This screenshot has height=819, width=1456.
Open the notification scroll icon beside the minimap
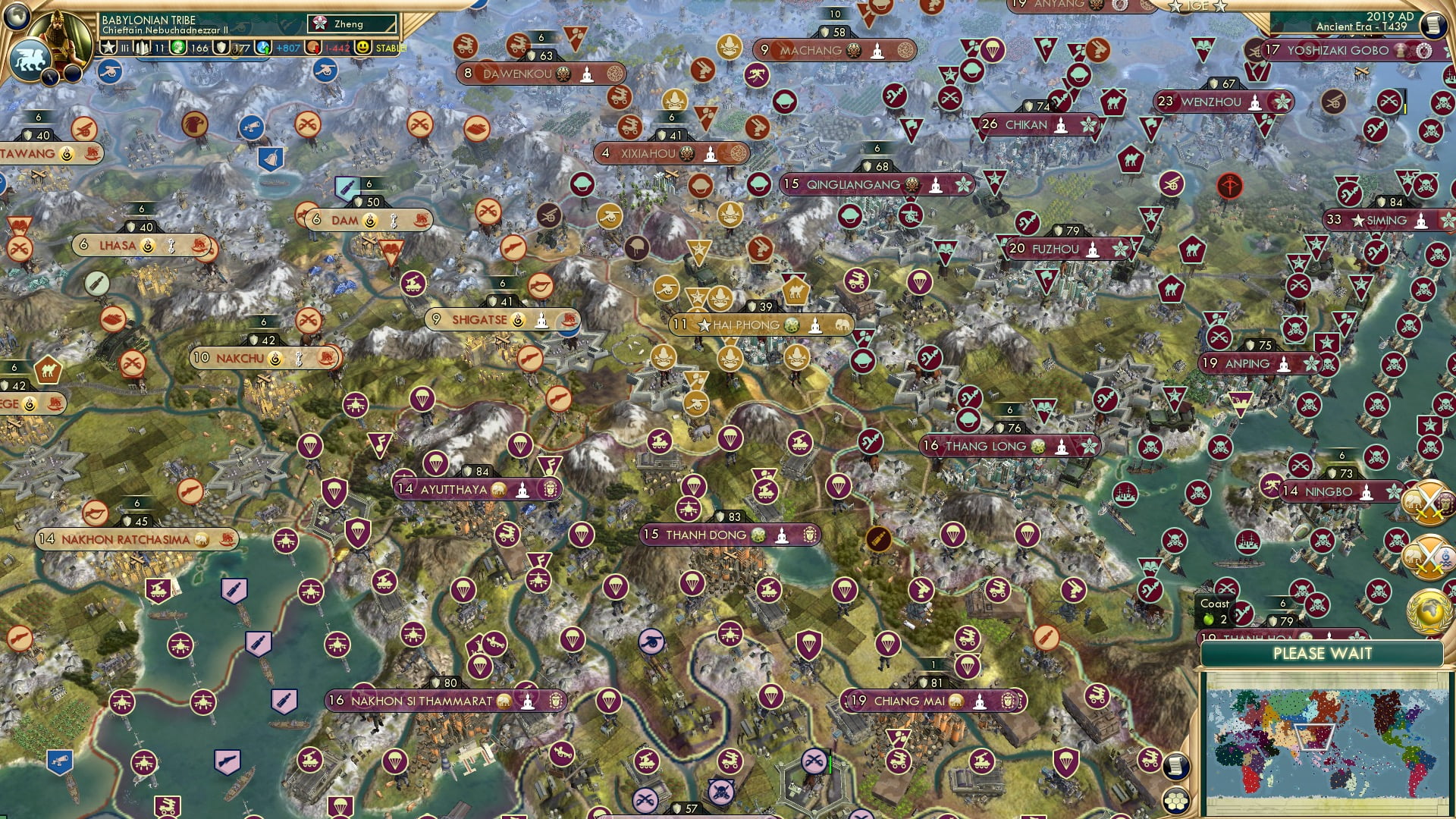[1175, 768]
